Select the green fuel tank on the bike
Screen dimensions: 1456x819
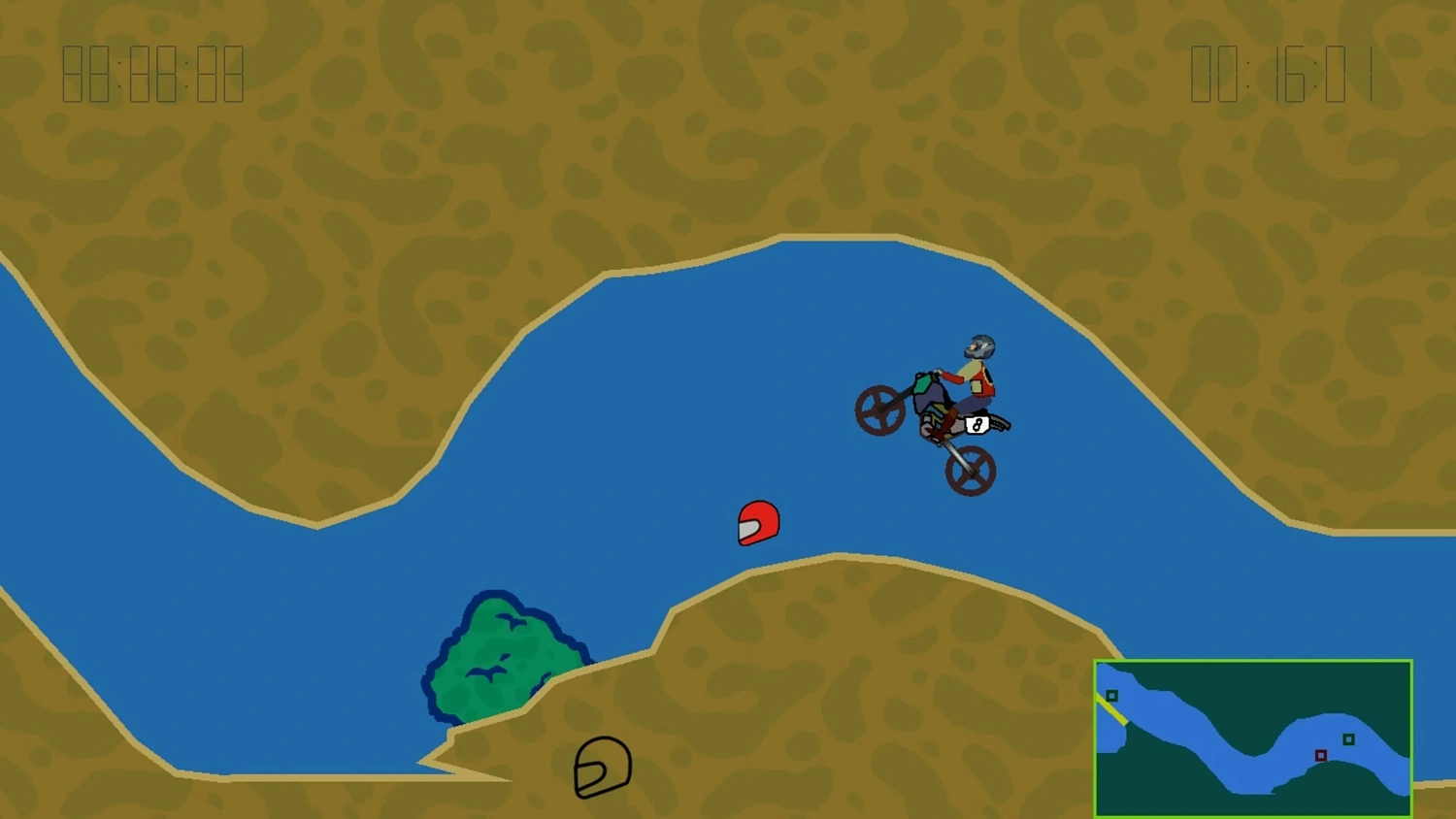[923, 384]
